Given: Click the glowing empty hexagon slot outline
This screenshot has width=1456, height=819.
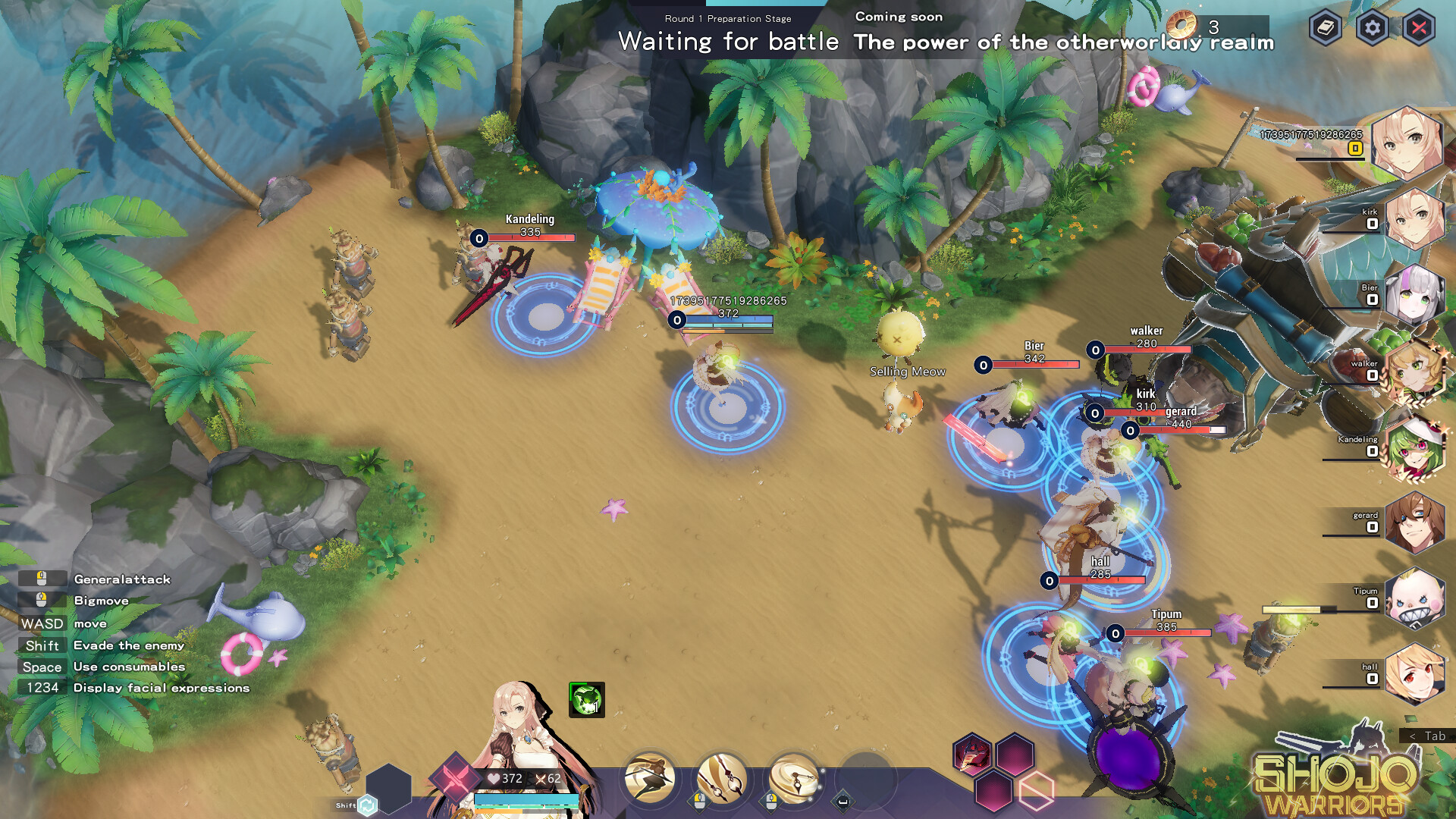Looking at the screenshot, I should point(1037,791).
